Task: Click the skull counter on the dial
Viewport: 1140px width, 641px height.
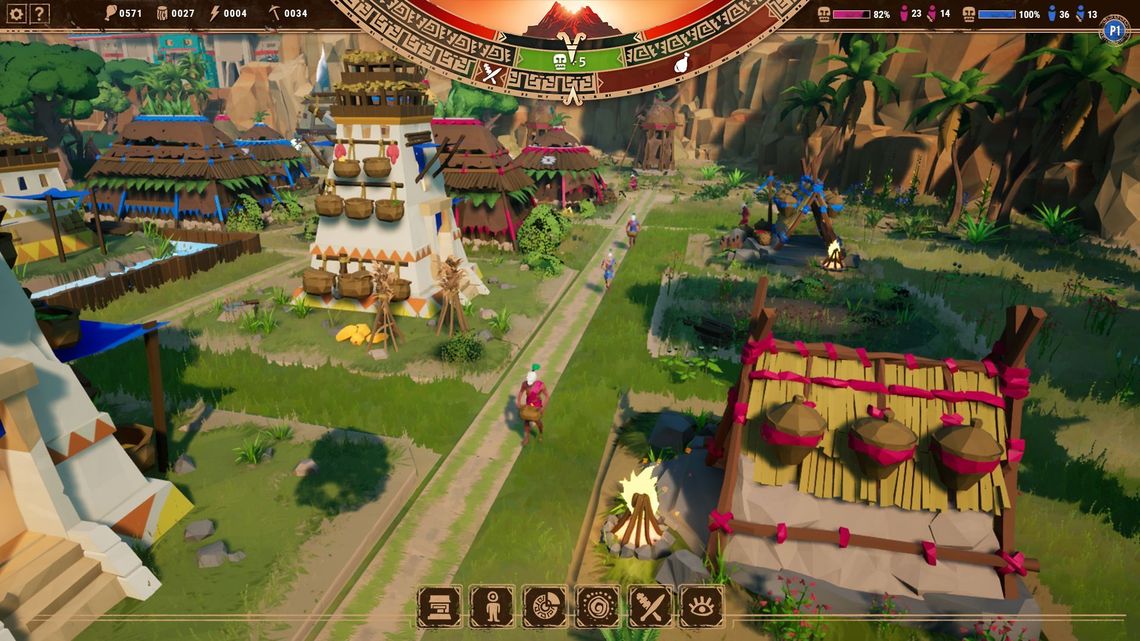Action: (567, 62)
